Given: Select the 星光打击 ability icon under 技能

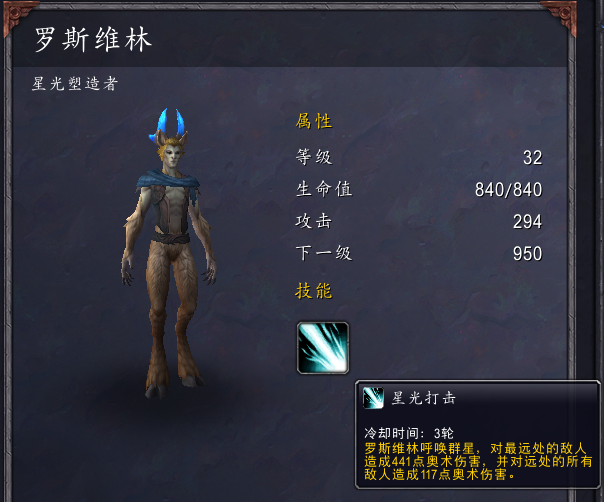Looking at the screenshot, I should pyautogui.click(x=323, y=347).
